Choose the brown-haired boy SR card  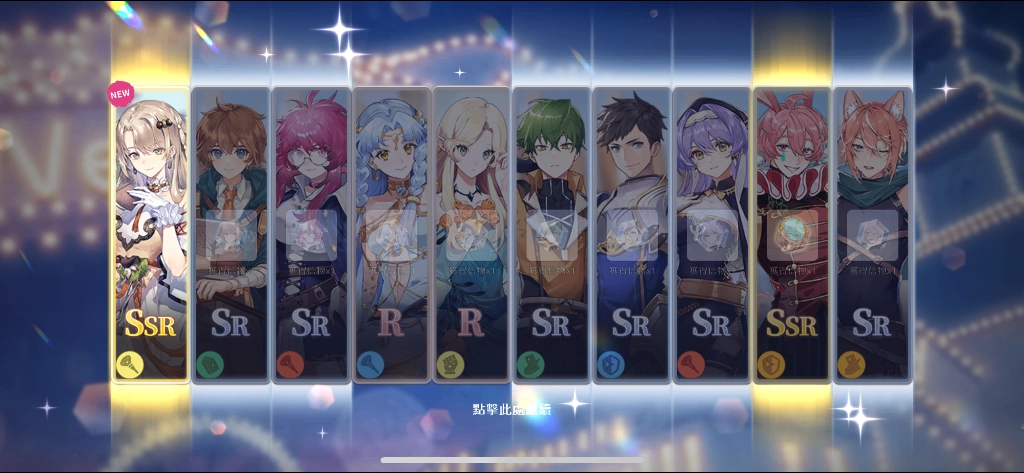point(230,235)
